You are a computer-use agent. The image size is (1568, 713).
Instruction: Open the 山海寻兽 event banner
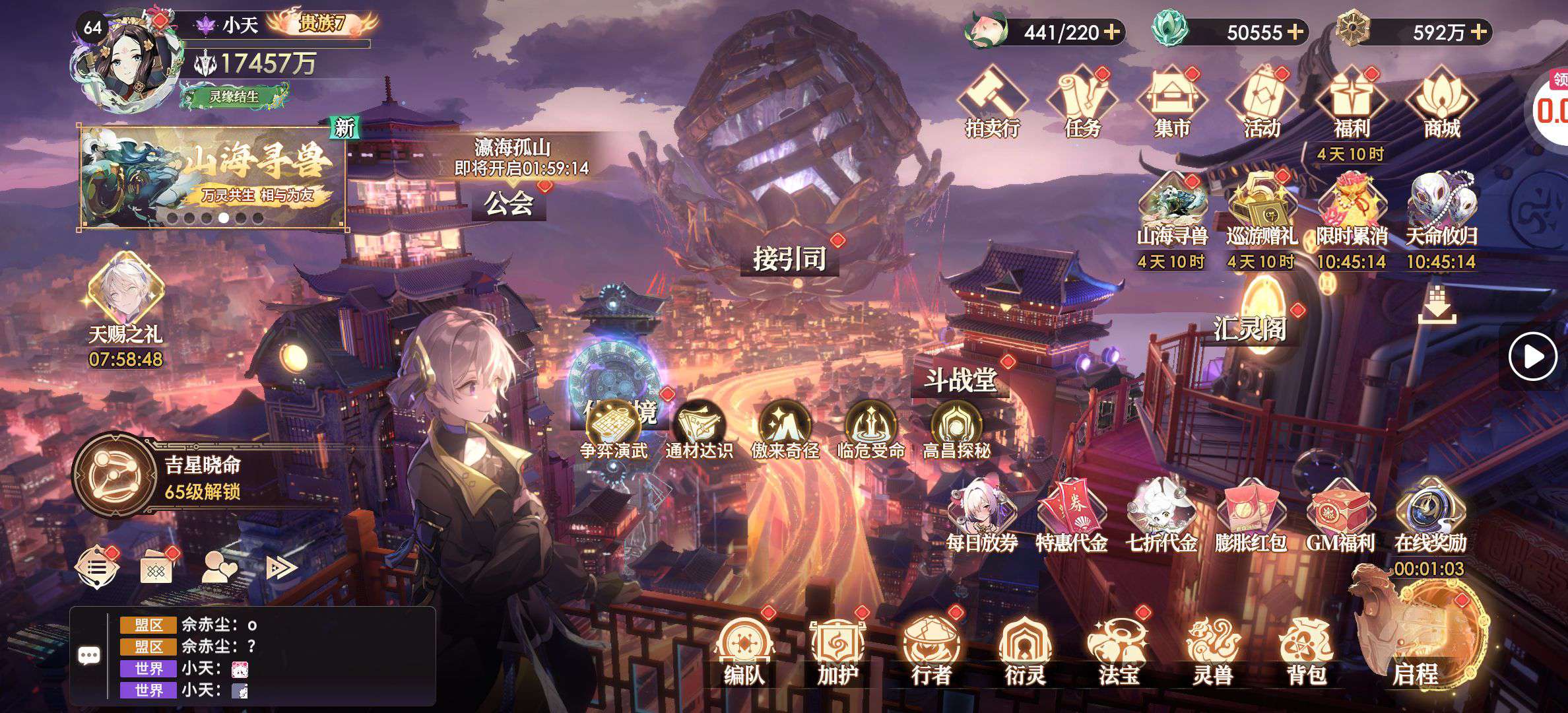212,177
